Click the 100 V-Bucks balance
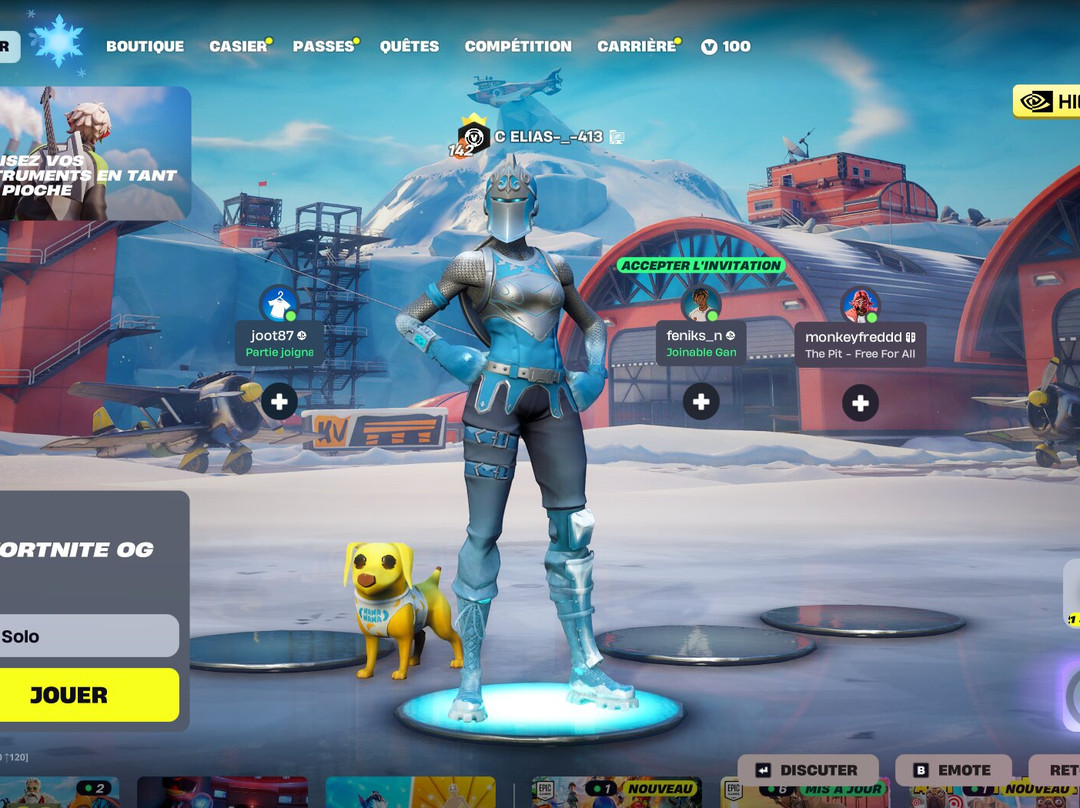This screenshot has width=1080, height=808. pos(726,46)
